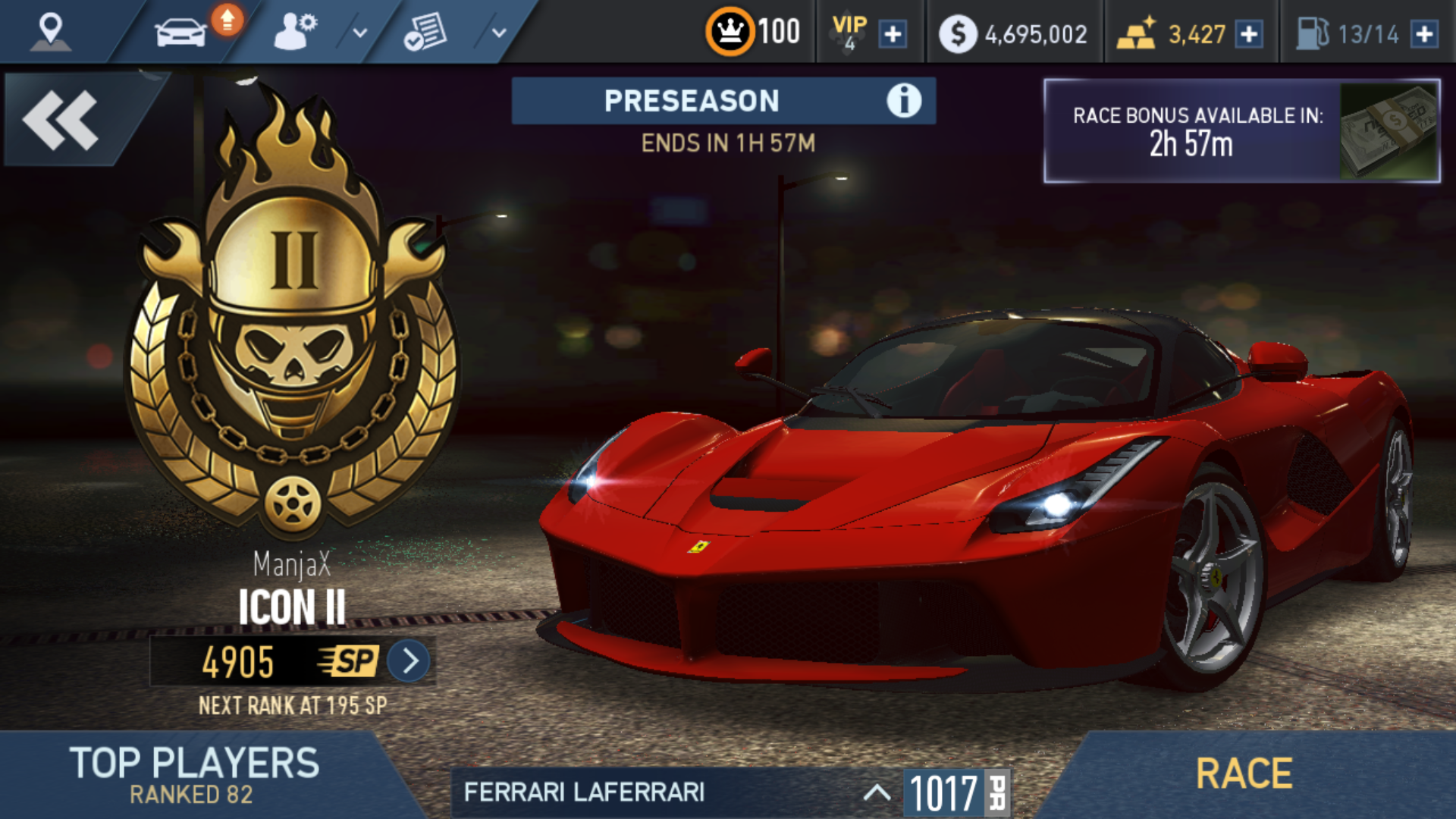Expand the dropdown beside the profile icon
Image resolution: width=1456 pixels, height=819 pixels.
pos(360,33)
